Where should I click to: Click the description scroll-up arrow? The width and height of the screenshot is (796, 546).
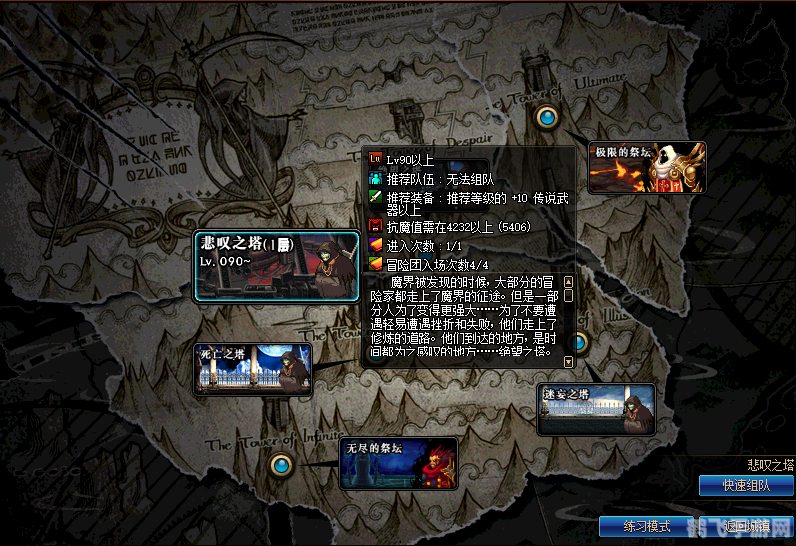point(568,282)
